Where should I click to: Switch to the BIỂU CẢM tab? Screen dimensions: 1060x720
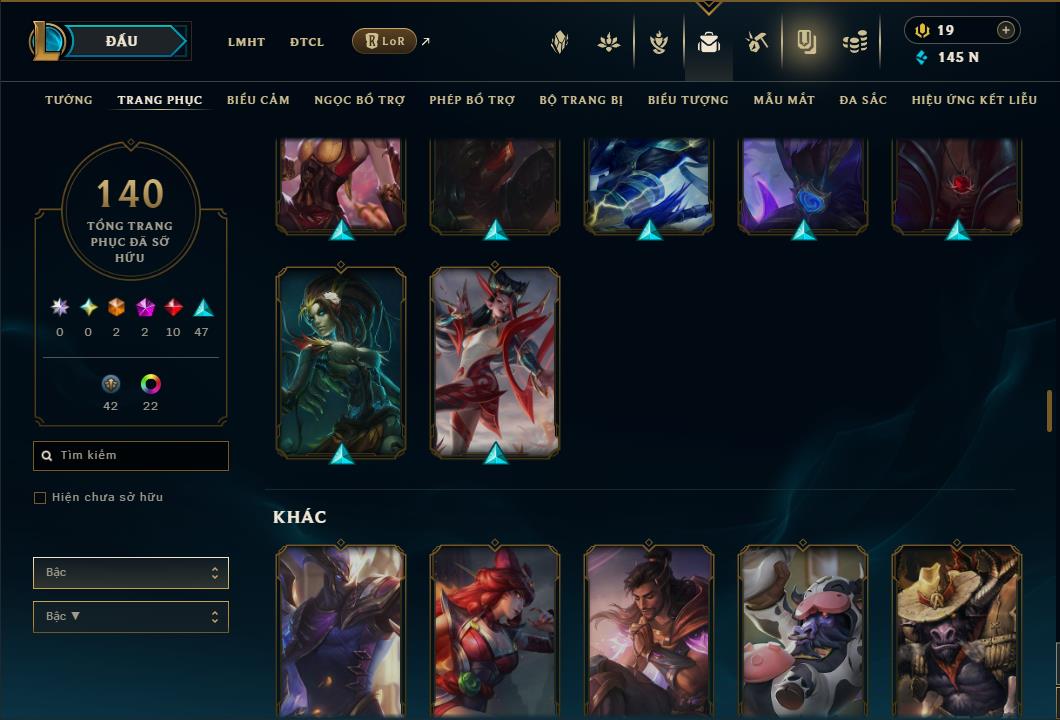258,100
